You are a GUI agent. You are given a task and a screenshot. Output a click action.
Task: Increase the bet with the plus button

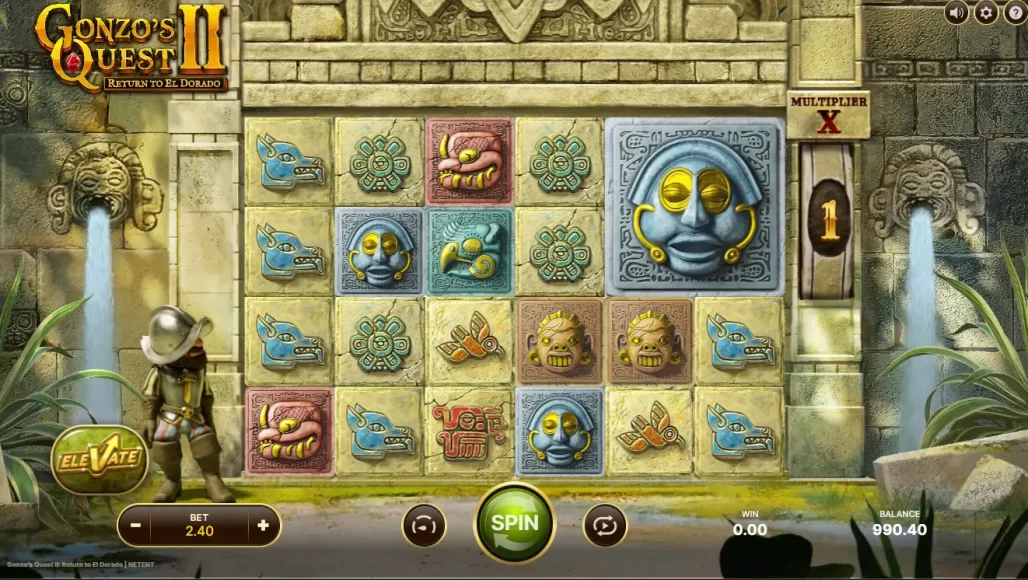tap(263, 525)
